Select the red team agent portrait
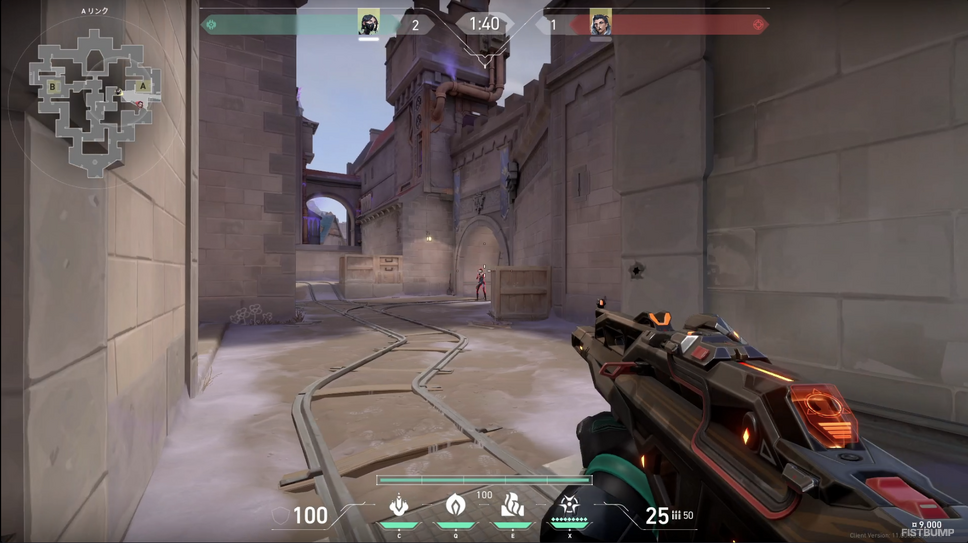The height and width of the screenshot is (543, 968). coord(600,24)
